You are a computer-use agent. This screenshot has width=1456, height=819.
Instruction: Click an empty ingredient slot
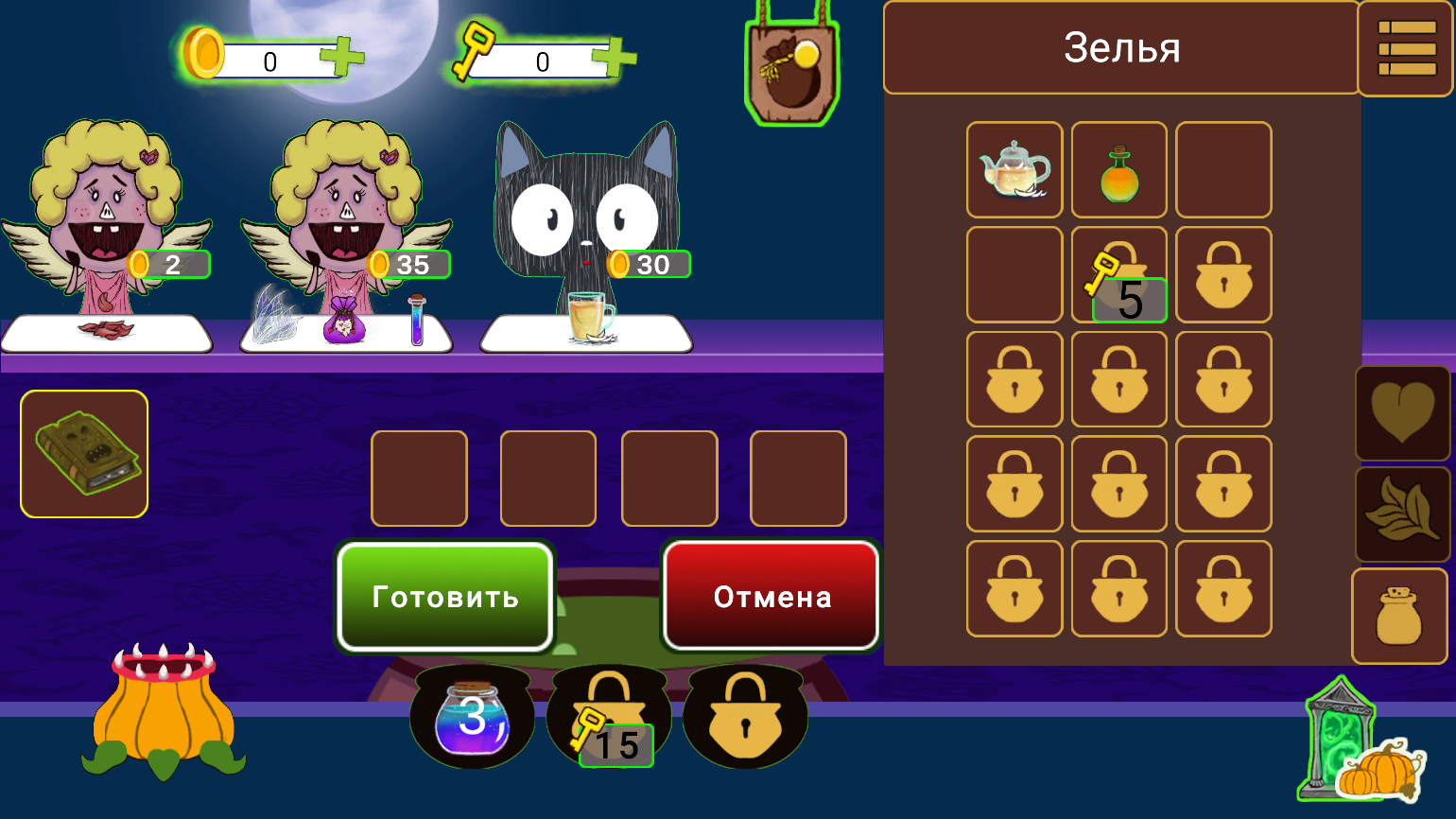coord(419,478)
